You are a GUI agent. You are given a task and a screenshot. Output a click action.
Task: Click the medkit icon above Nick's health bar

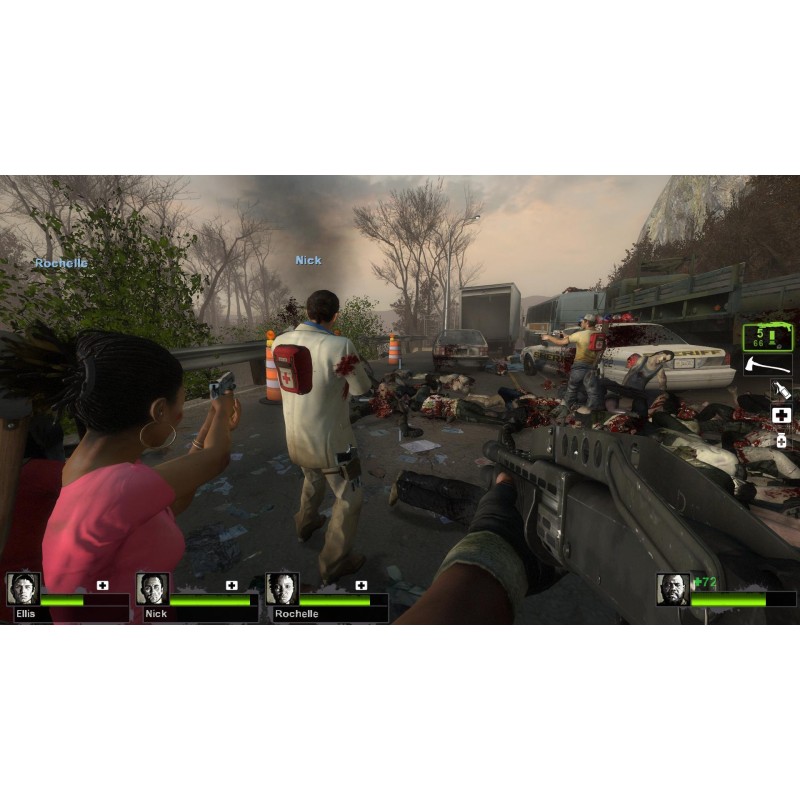(232, 585)
